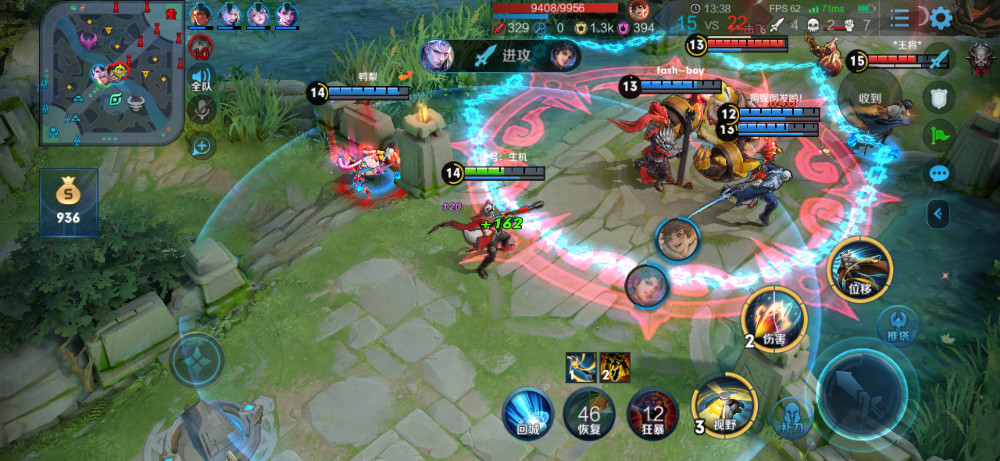Send the 收到 acknowledged signal
The image size is (1000, 461).
pos(870,100)
